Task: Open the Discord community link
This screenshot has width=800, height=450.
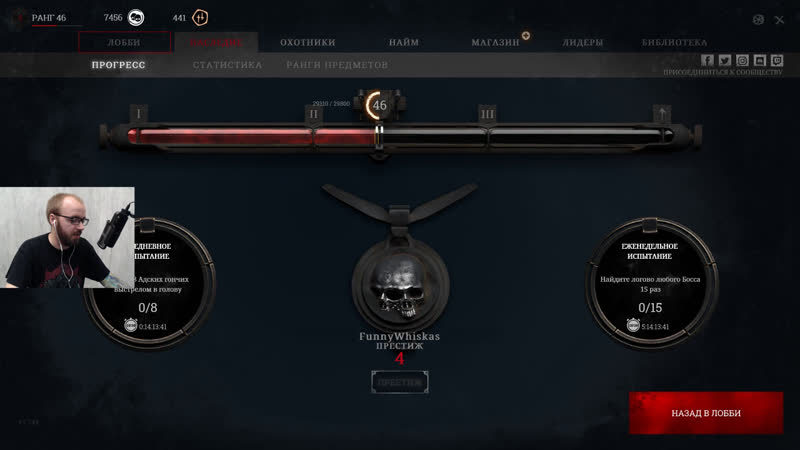Action: [x=759, y=60]
